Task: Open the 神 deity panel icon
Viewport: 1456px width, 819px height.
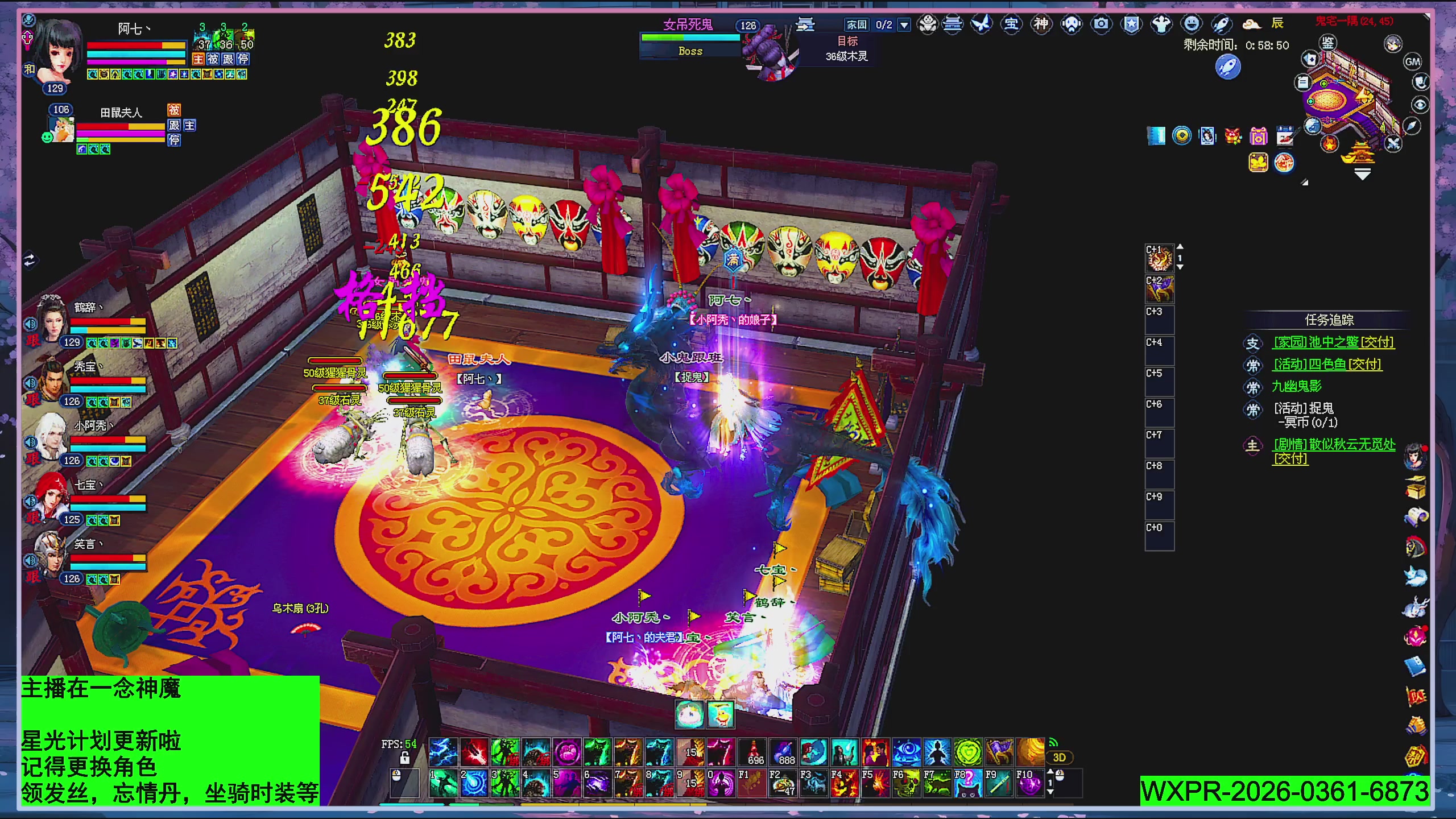Action: pos(1042,24)
